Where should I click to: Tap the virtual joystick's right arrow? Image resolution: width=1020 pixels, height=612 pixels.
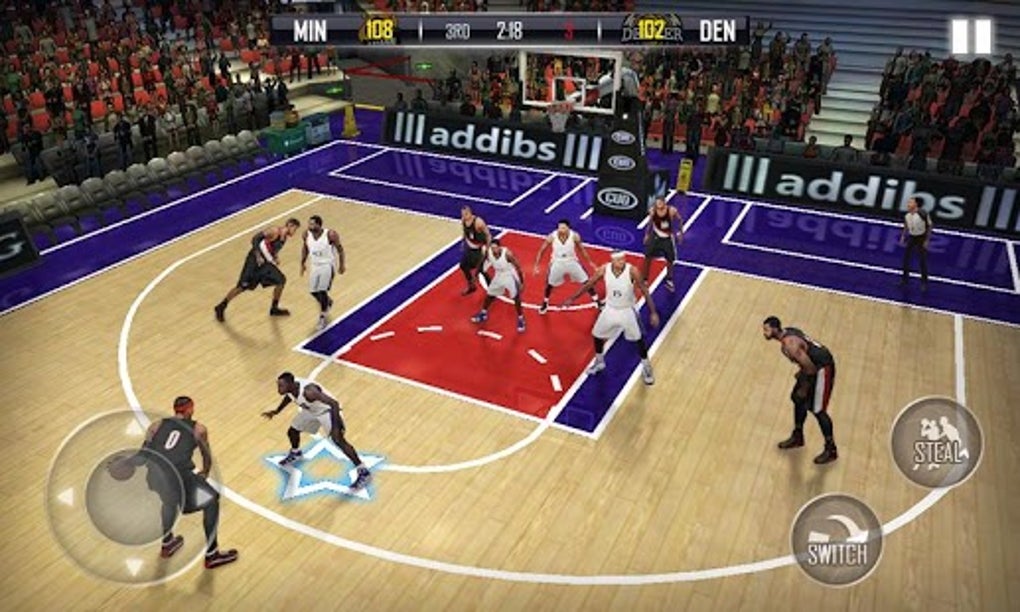(x=203, y=496)
